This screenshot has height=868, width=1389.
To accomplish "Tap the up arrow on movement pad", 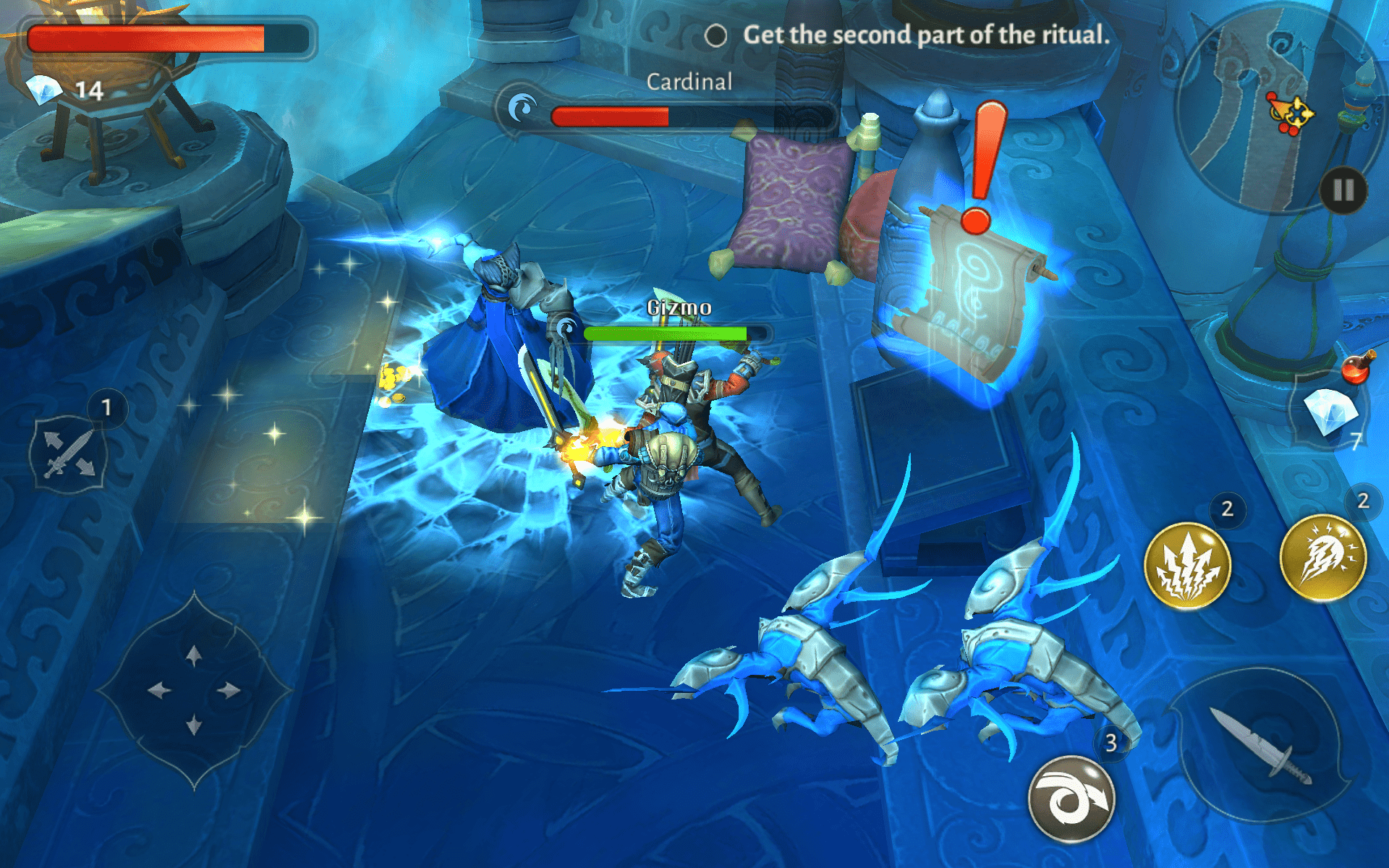I will pyautogui.click(x=194, y=656).
